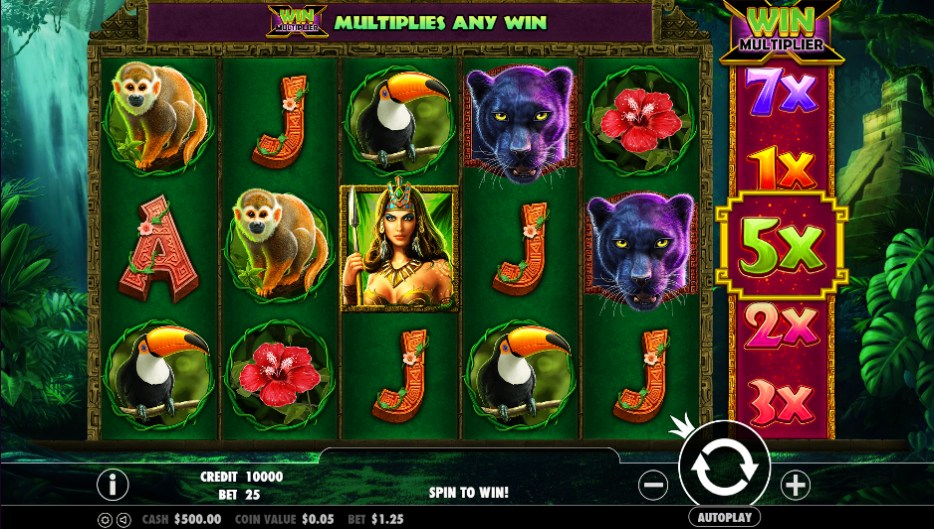Open the Autoplay options
This screenshot has height=529, width=934.
(x=723, y=518)
